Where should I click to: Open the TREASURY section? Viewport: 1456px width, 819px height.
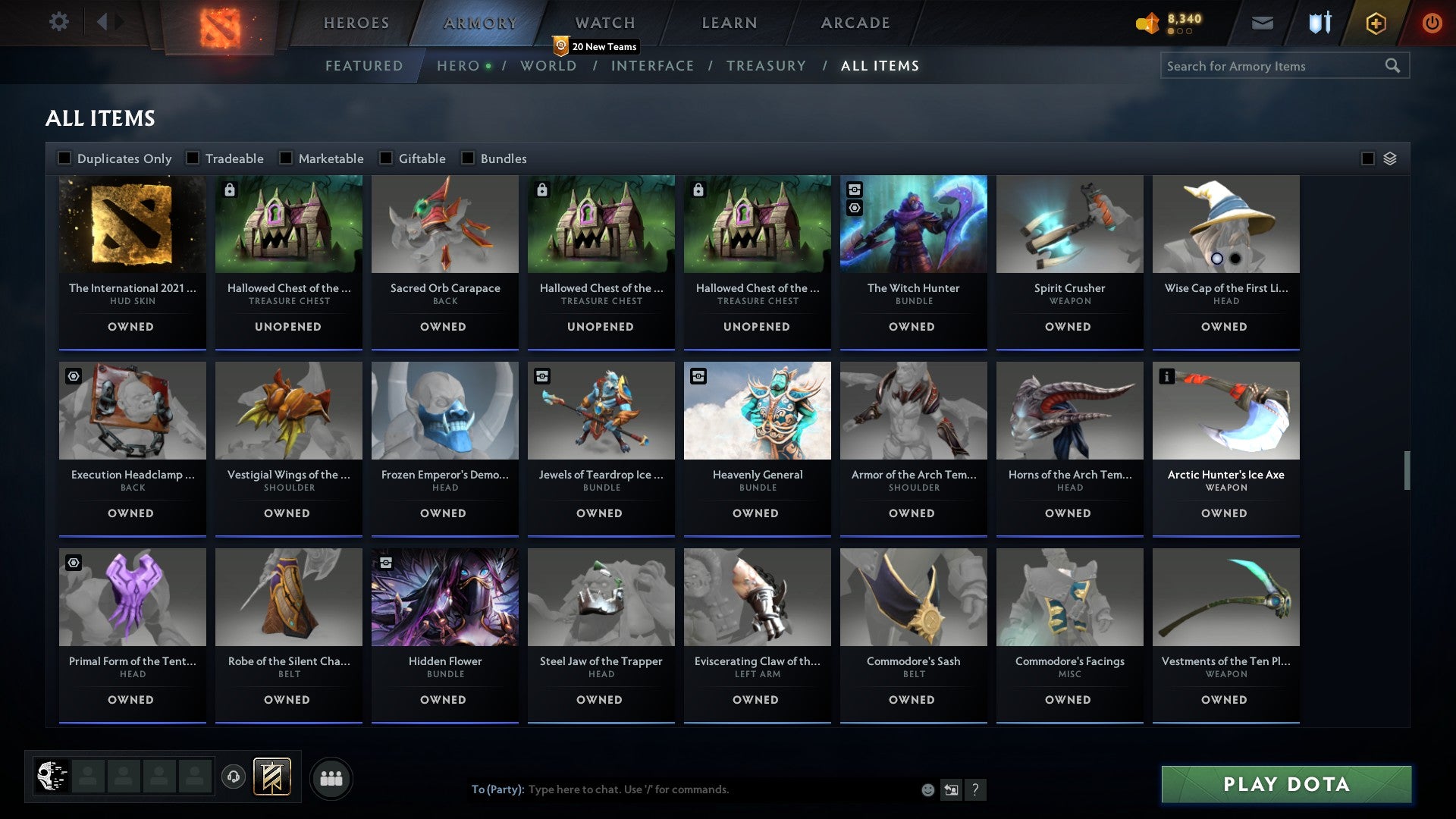pos(767,66)
